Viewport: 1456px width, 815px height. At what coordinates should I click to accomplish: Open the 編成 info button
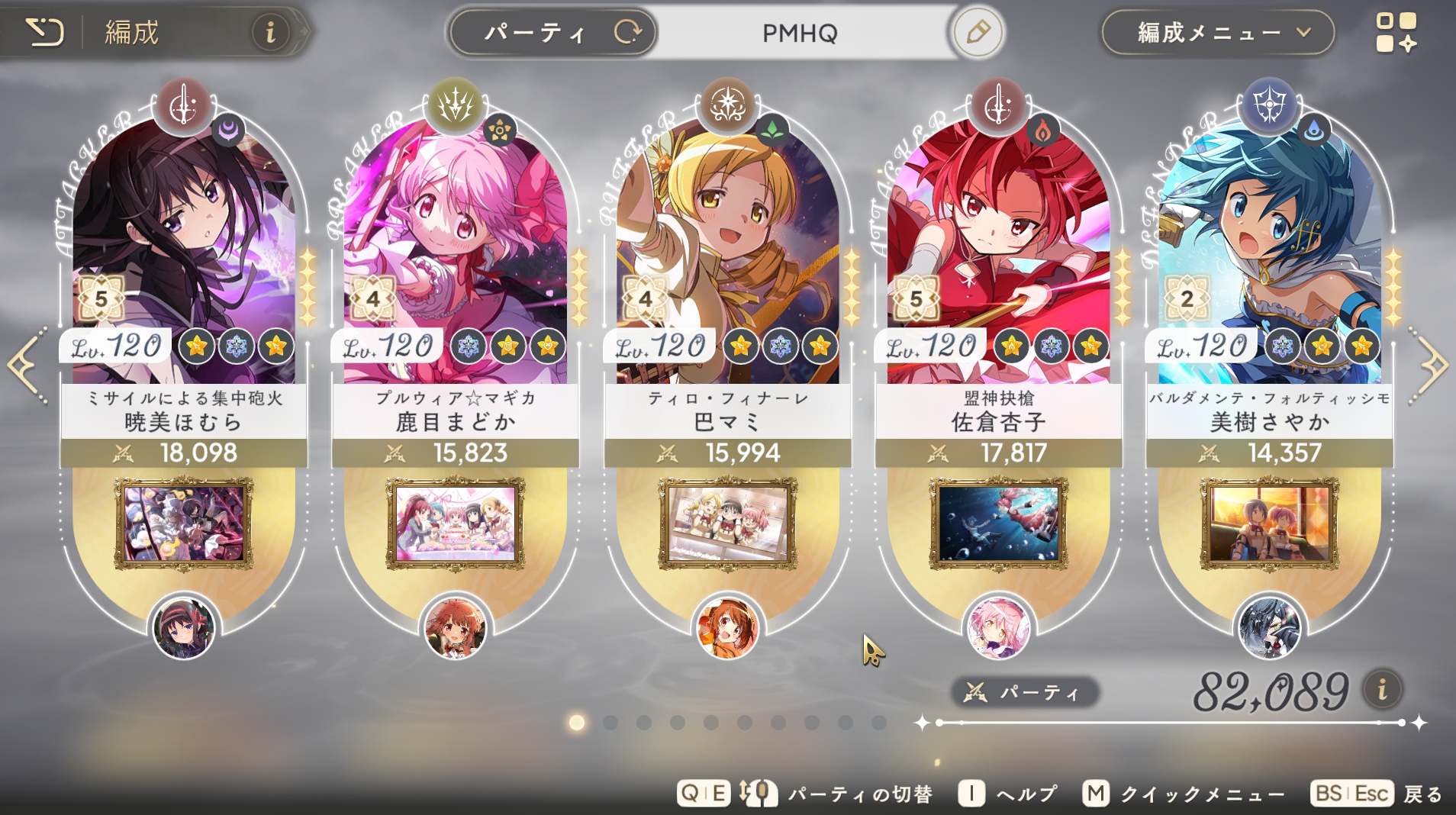270,33
